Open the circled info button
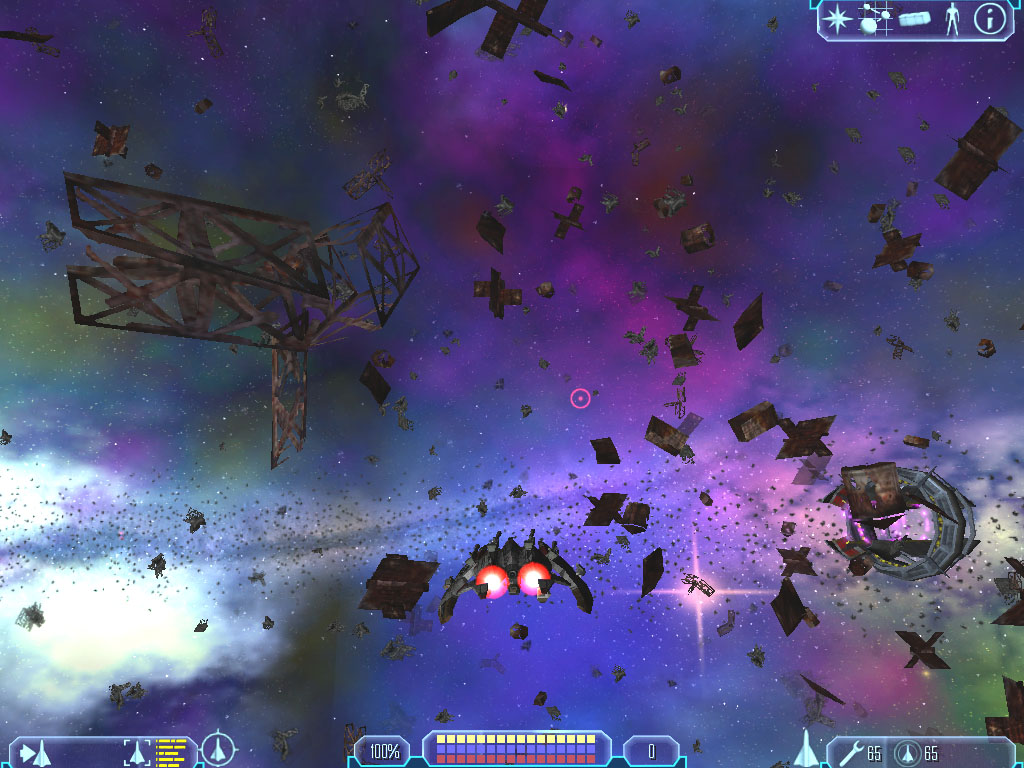Screen dimensions: 1024x768 [989, 19]
